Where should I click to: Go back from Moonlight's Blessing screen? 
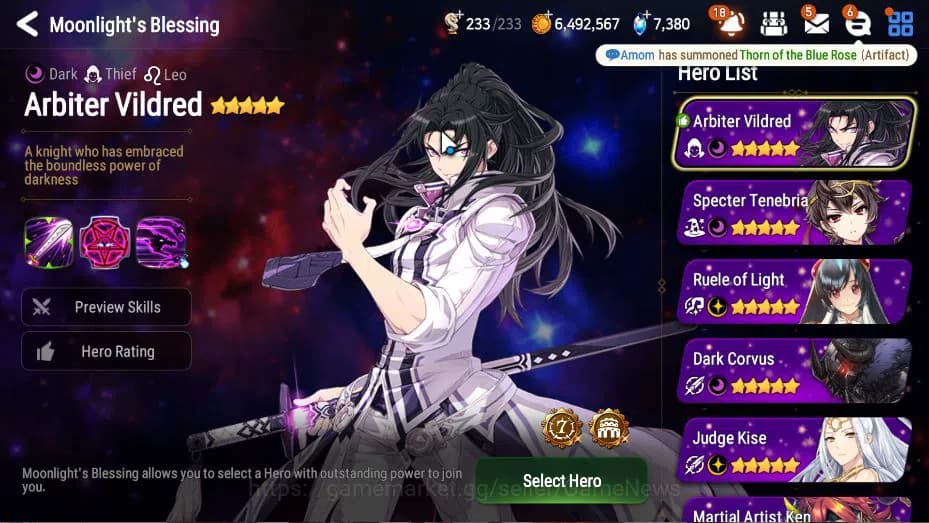(27, 24)
